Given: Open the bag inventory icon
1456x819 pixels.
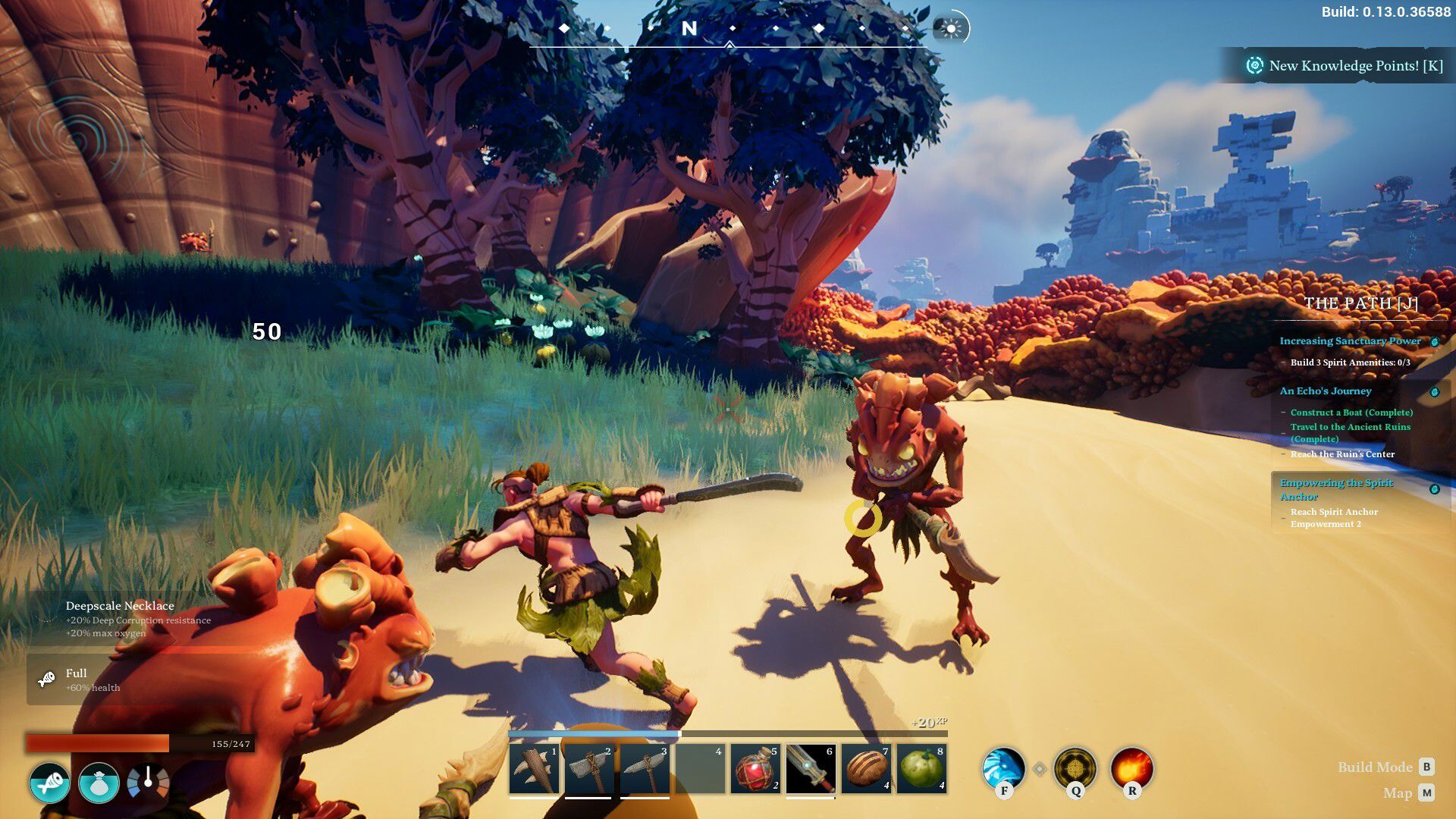Looking at the screenshot, I should click(x=99, y=783).
